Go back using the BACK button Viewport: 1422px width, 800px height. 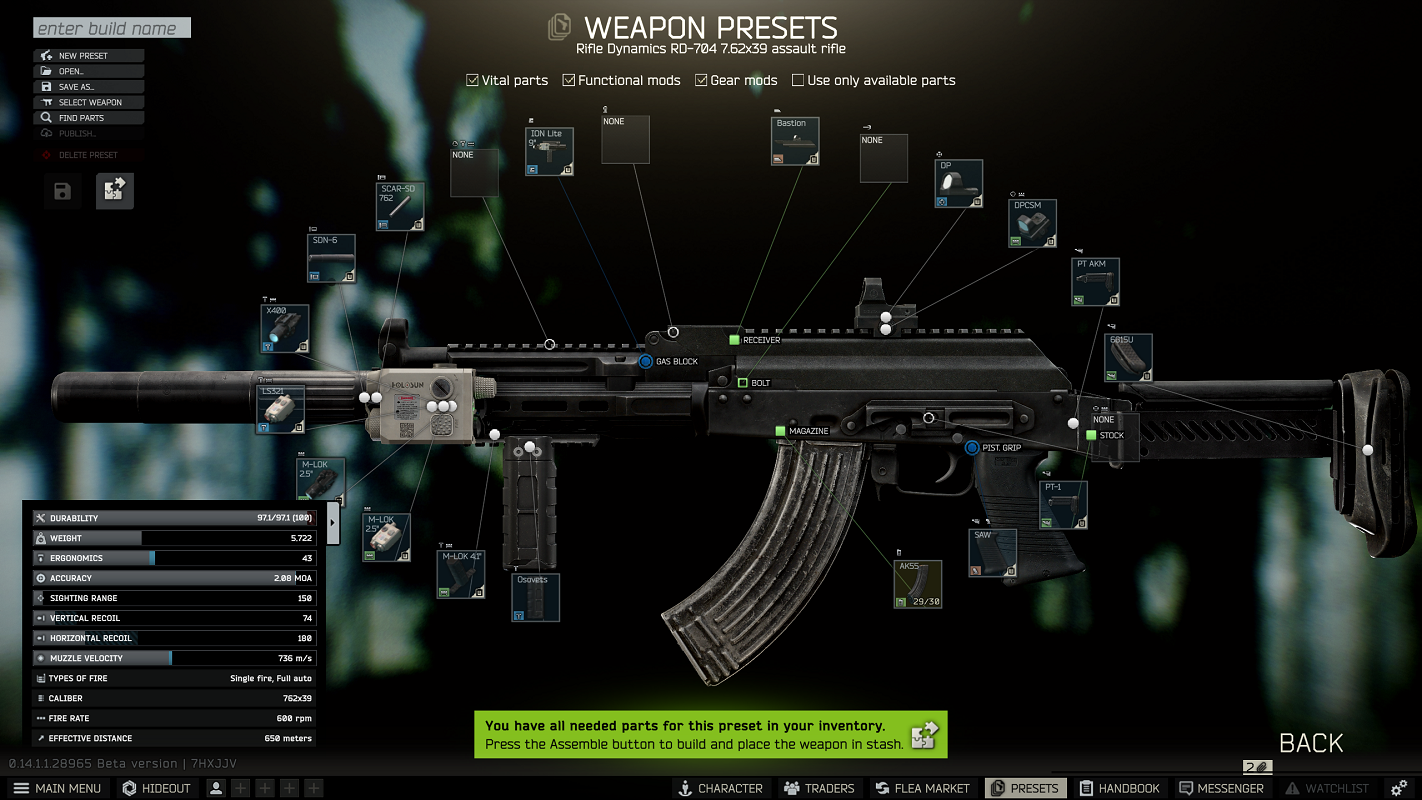(x=1311, y=743)
